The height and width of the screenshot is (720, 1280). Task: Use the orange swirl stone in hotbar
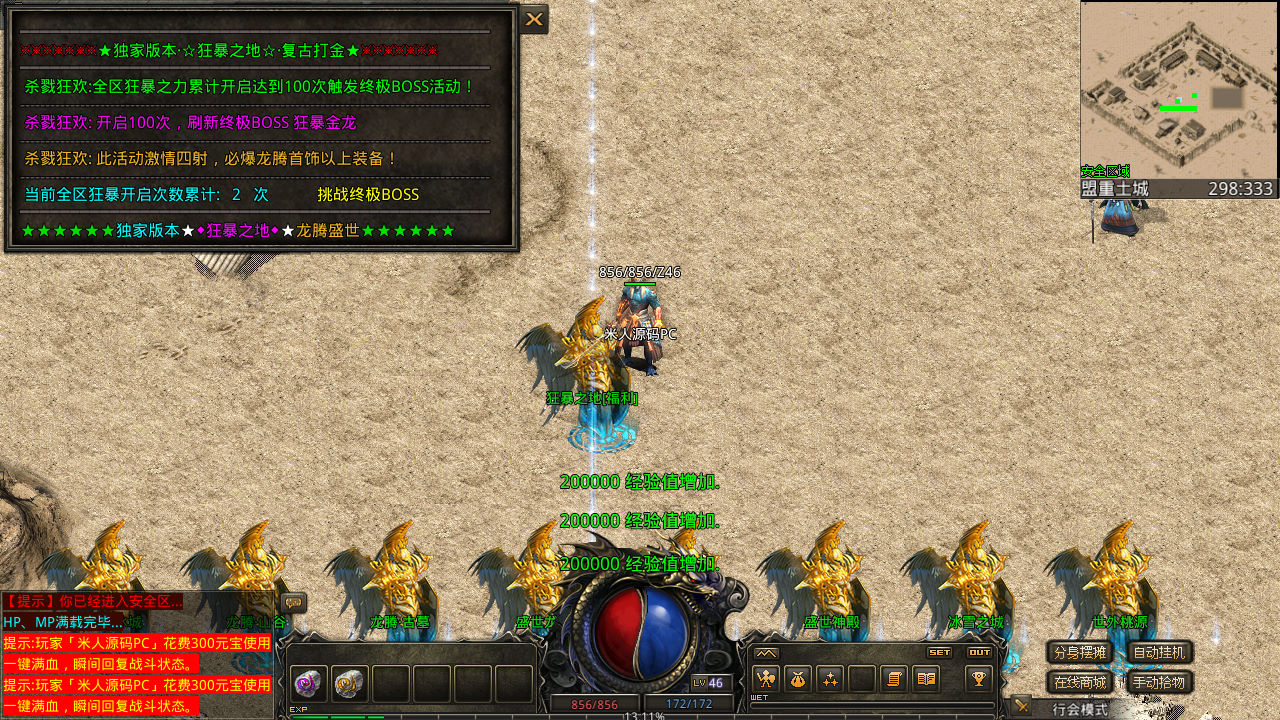tap(349, 682)
